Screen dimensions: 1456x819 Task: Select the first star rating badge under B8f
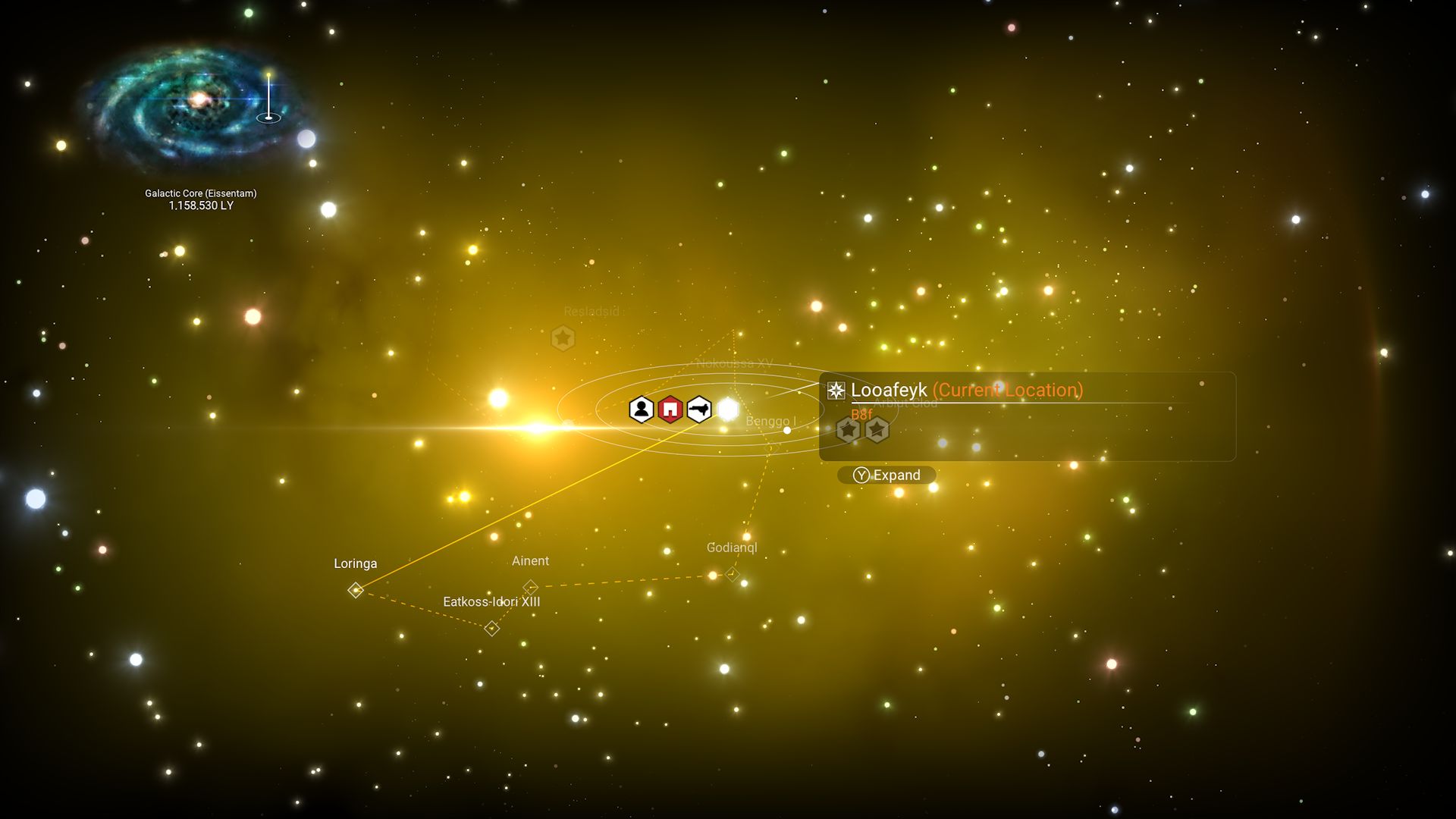pos(848,428)
